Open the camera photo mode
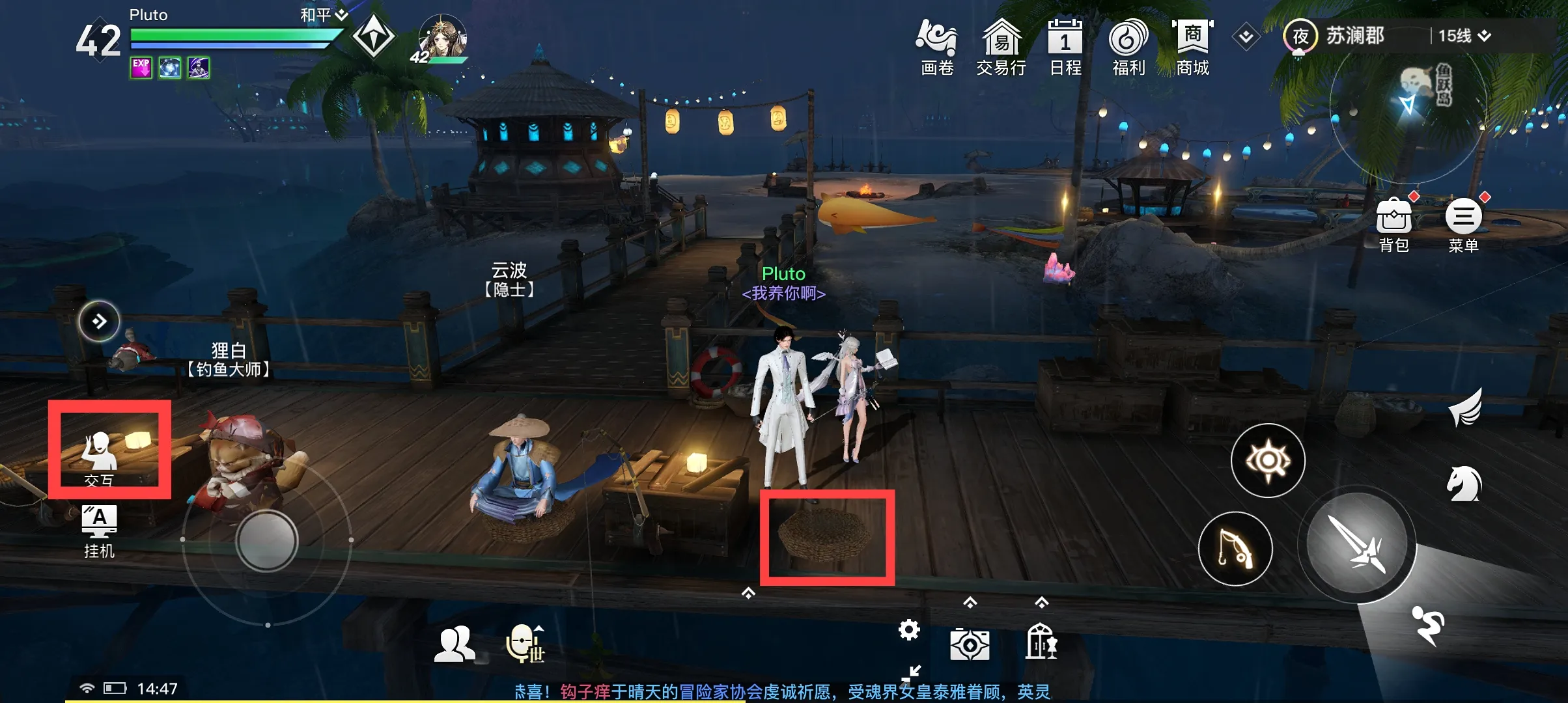 coord(970,644)
